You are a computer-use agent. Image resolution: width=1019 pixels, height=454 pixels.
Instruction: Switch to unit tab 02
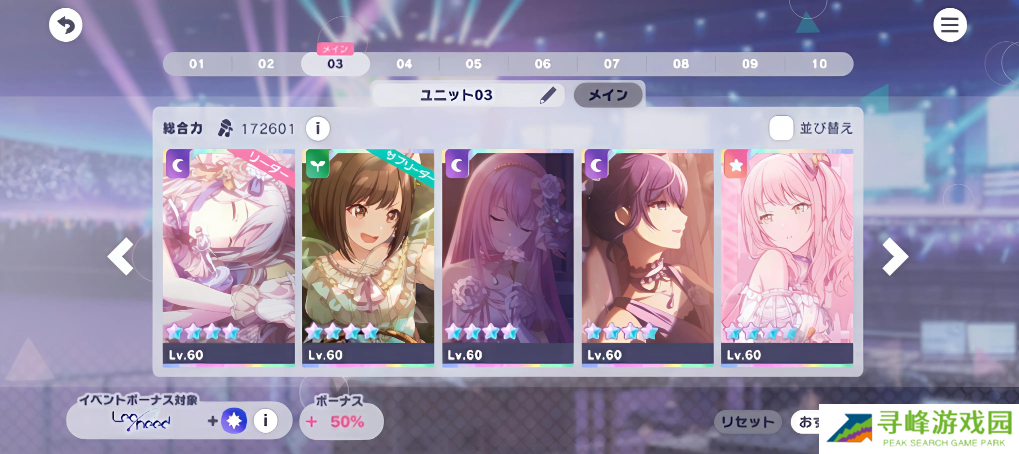(x=266, y=64)
